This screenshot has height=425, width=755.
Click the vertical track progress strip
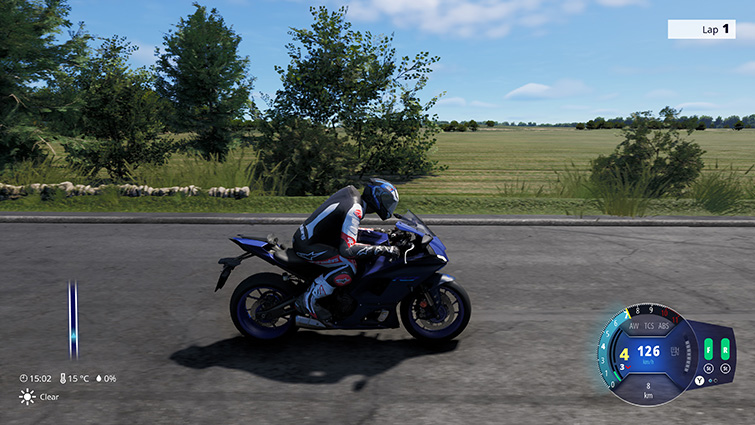tap(73, 320)
